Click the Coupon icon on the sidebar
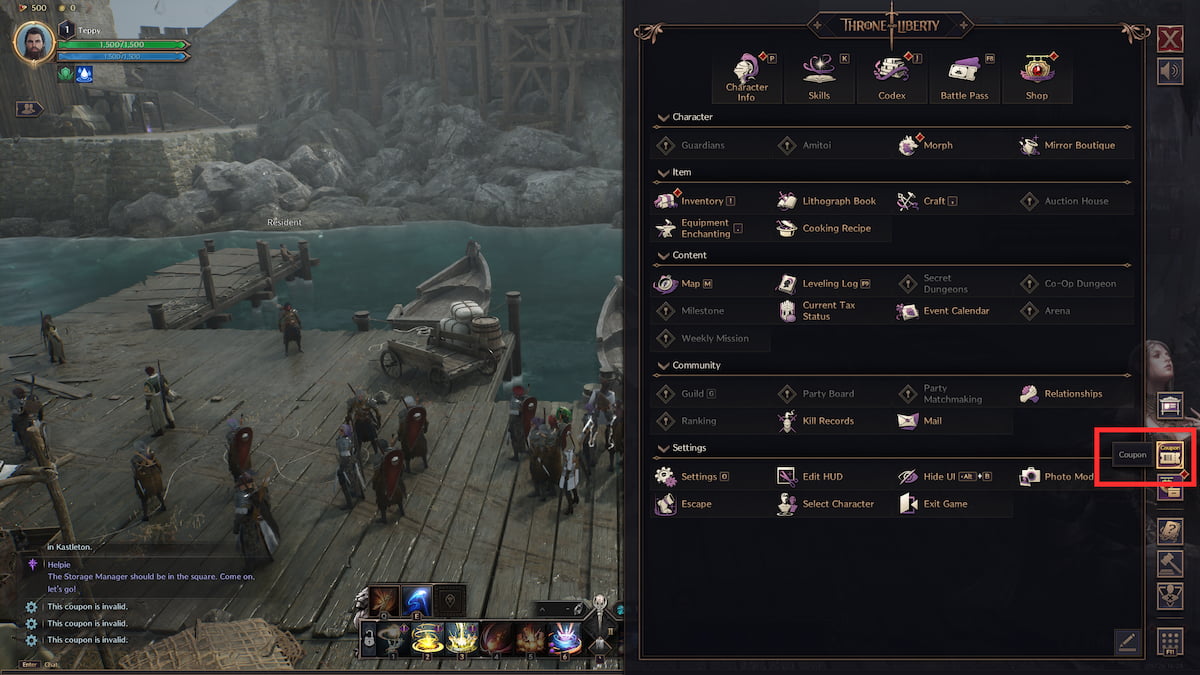Viewport: 1200px width, 675px height. tap(1169, 455)
